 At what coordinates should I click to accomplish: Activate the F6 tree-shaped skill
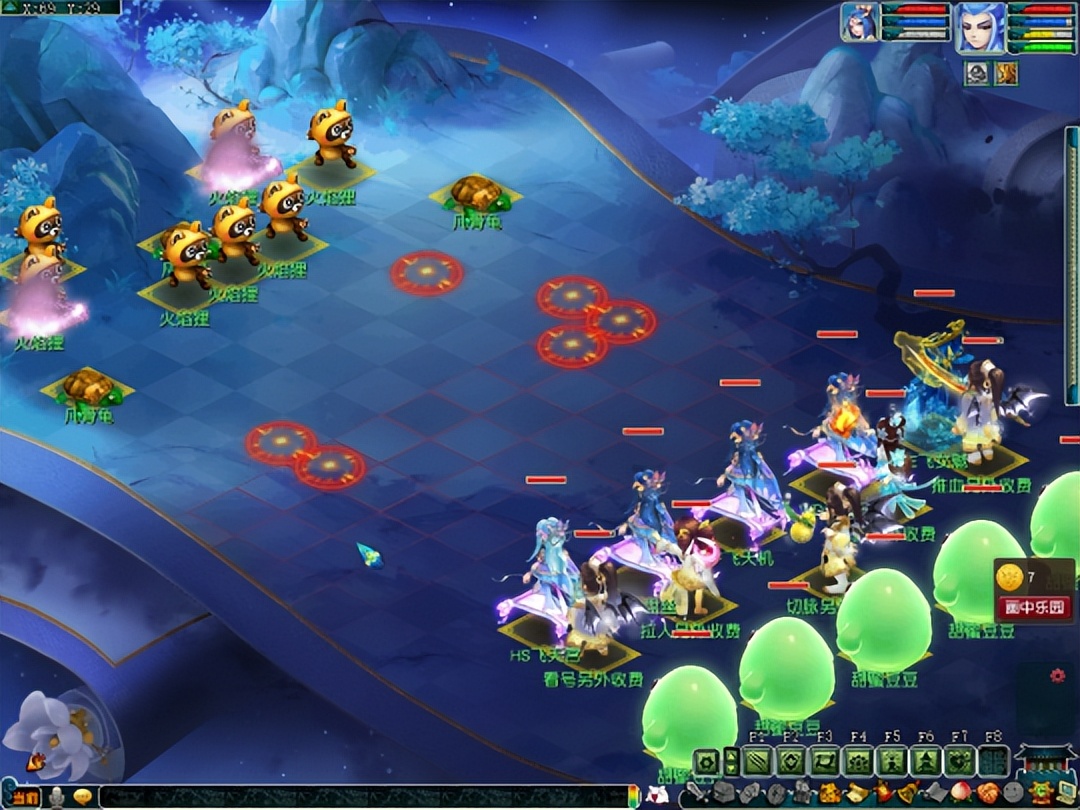click(926, 761)
